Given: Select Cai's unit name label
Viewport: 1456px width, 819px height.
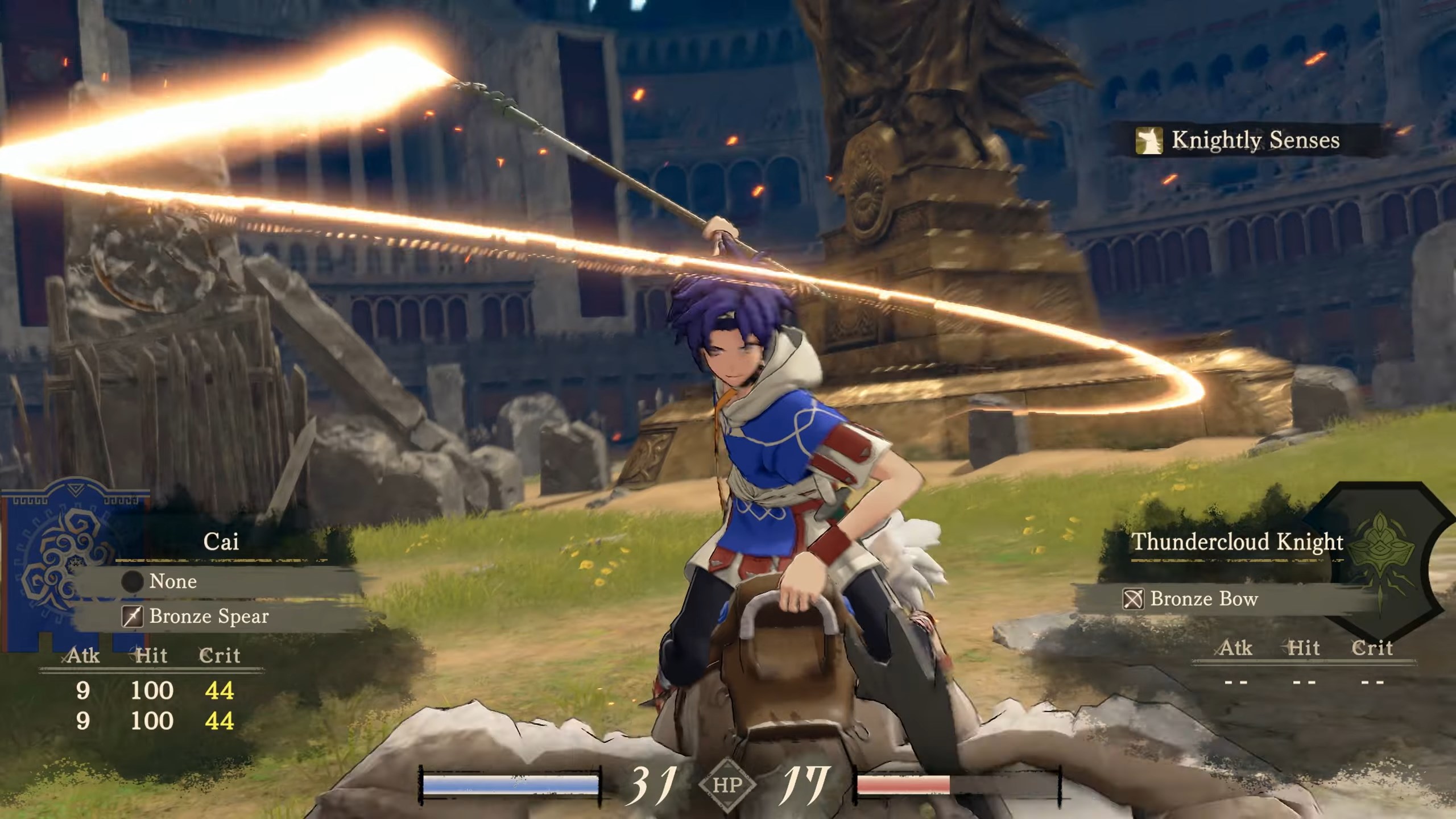Looking at the screenshot, I should coord(221,541).
